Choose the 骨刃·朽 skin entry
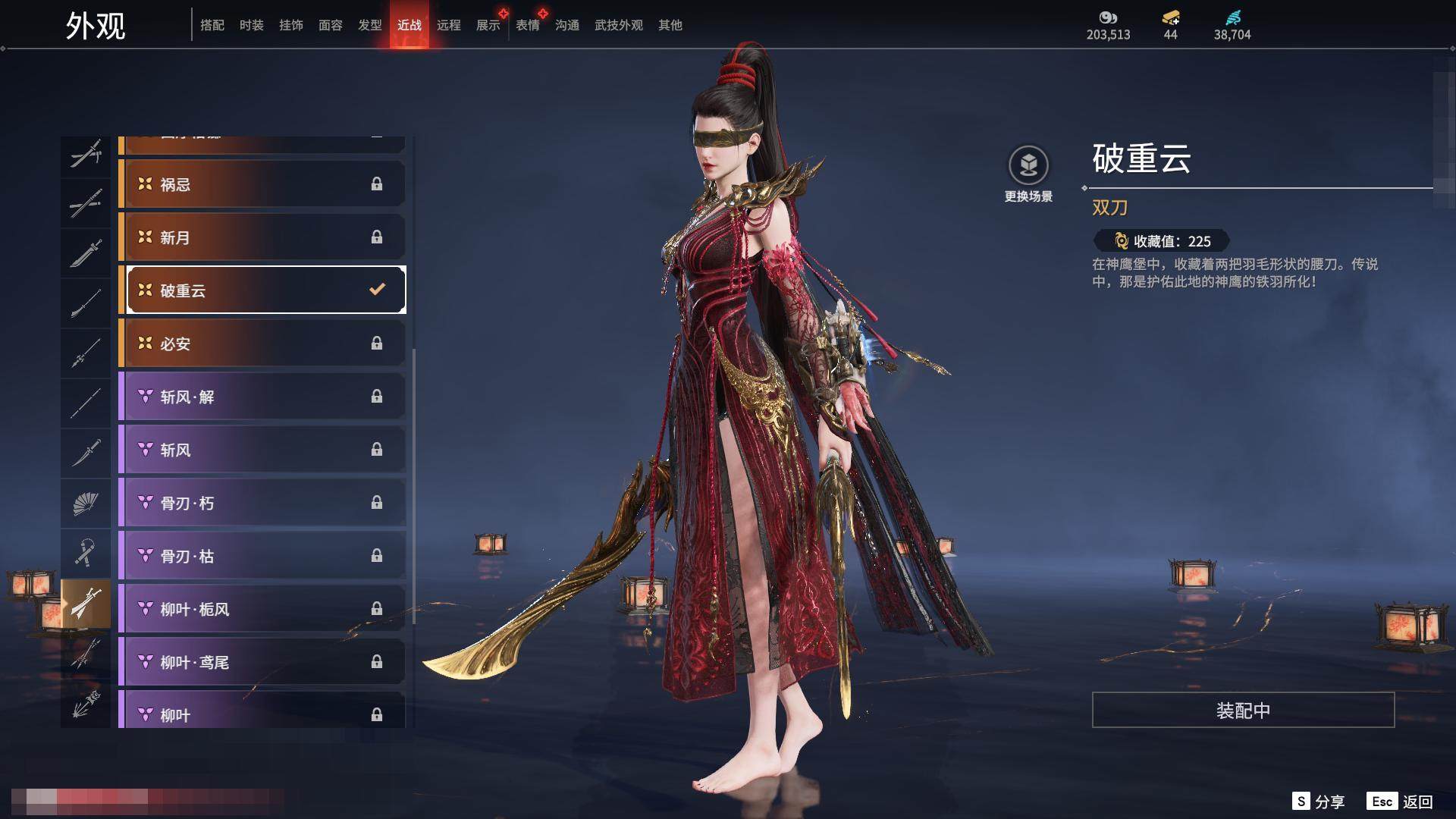The image size is (1456, 819). pyautogui.click(x=262, y=503)
